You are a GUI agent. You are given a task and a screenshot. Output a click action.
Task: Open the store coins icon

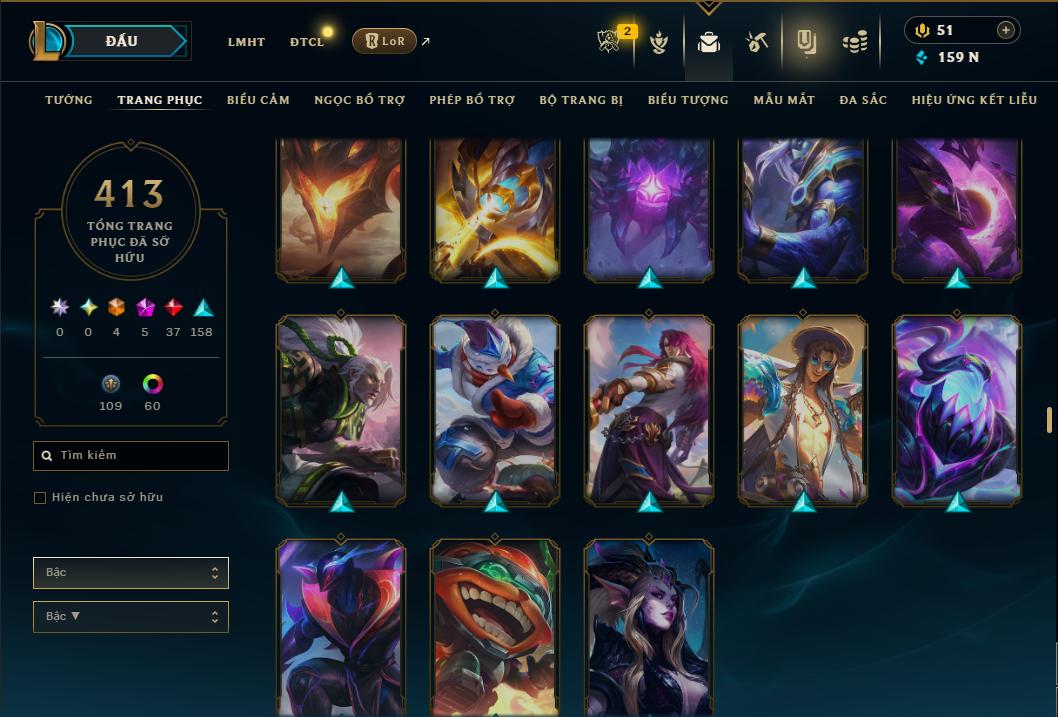[854, 42]
